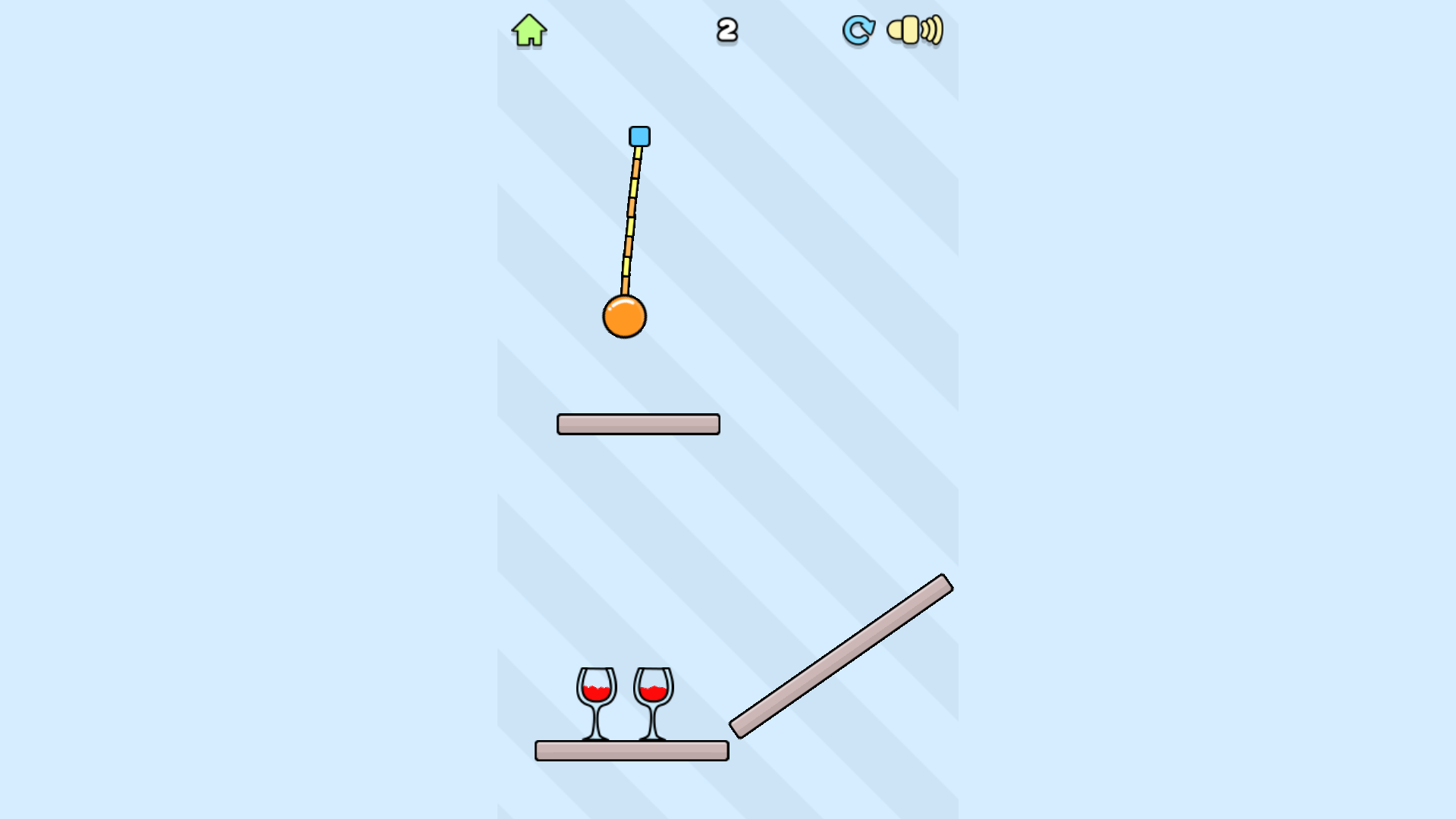Click the sound volume icon
This screenshot has width=1456, height=819.
pyautogui.click(x=914, y=30)
